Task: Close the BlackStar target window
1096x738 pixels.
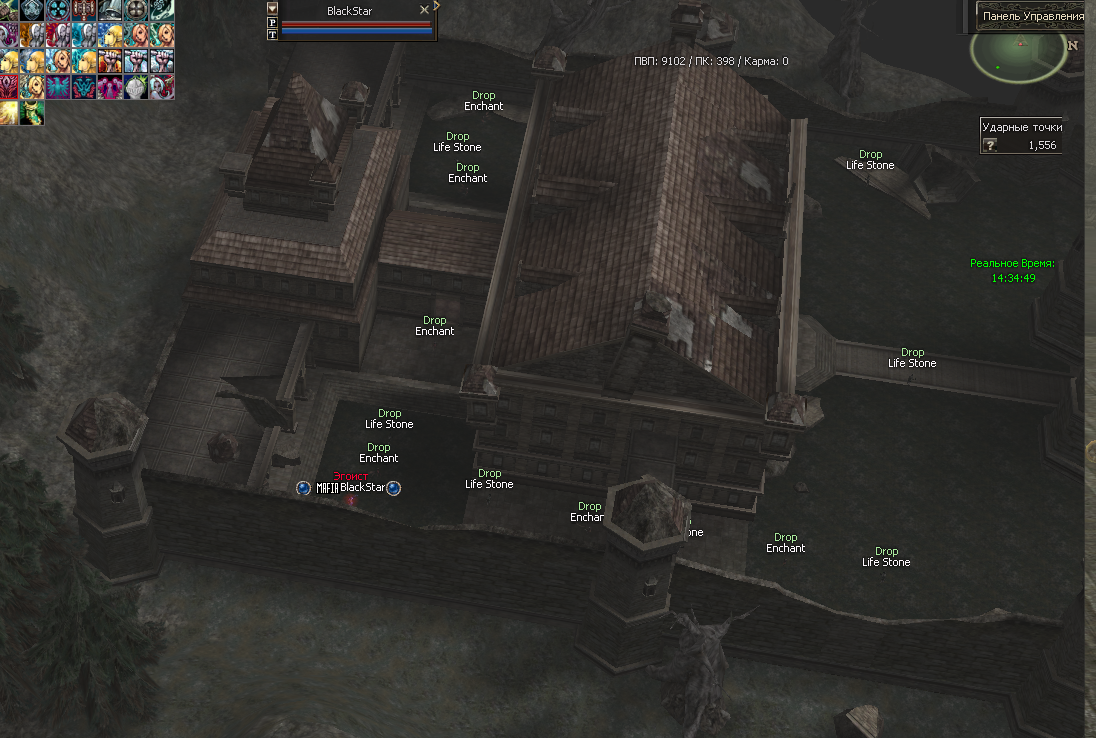Action: (424, 10)
